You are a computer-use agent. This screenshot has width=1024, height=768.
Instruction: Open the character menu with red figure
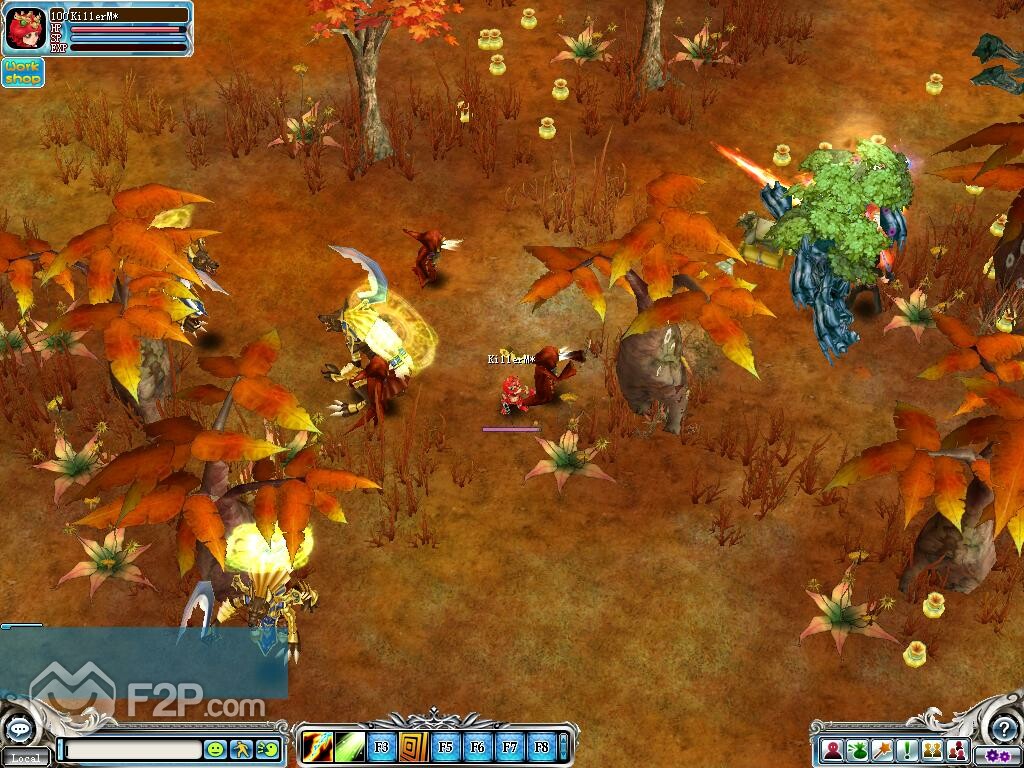(832, 749)
